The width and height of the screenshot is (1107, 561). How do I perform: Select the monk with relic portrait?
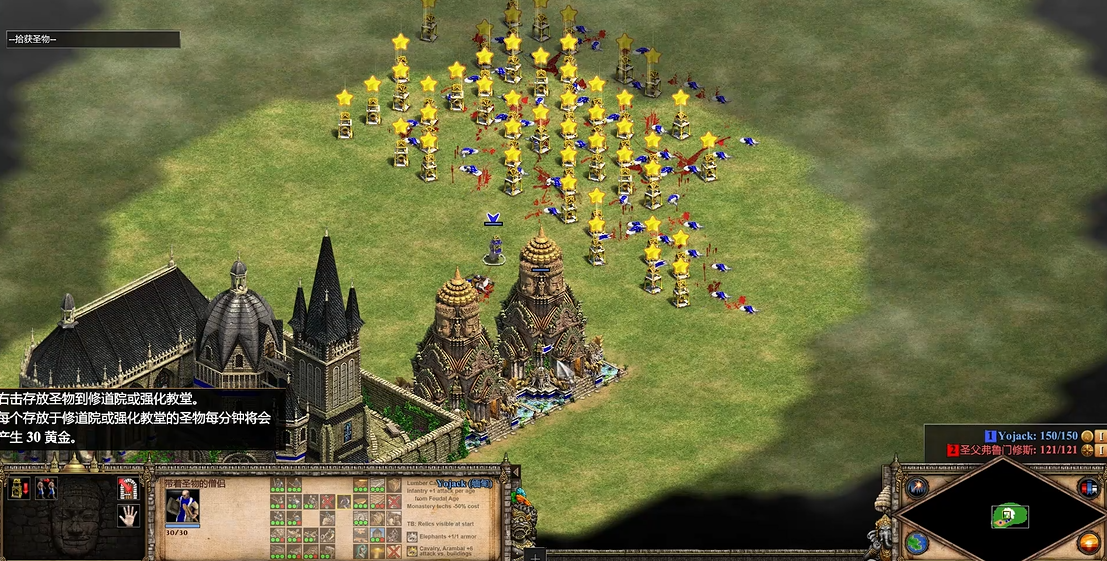182,506
